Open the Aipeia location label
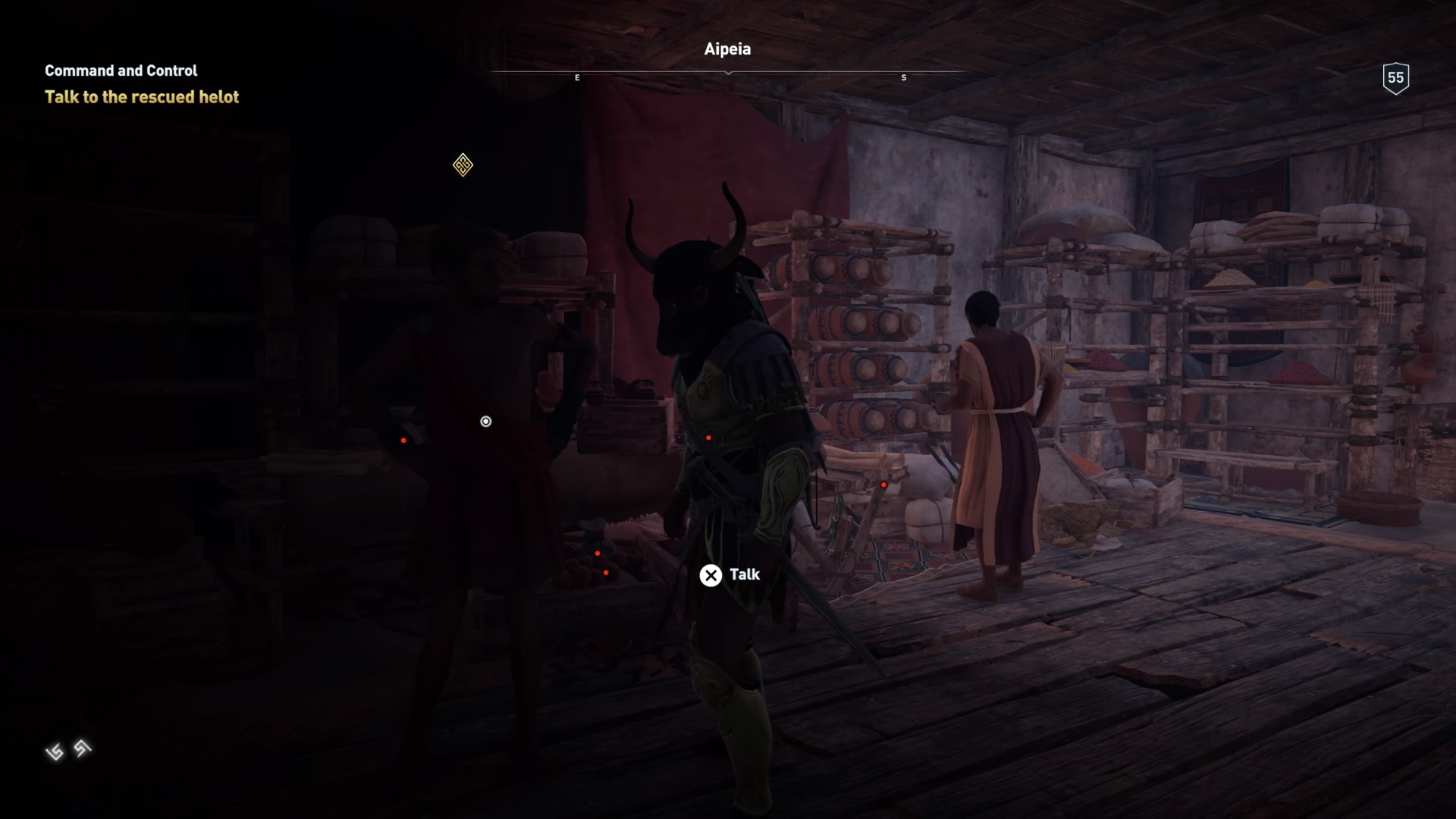 click(x=726, y=49)
